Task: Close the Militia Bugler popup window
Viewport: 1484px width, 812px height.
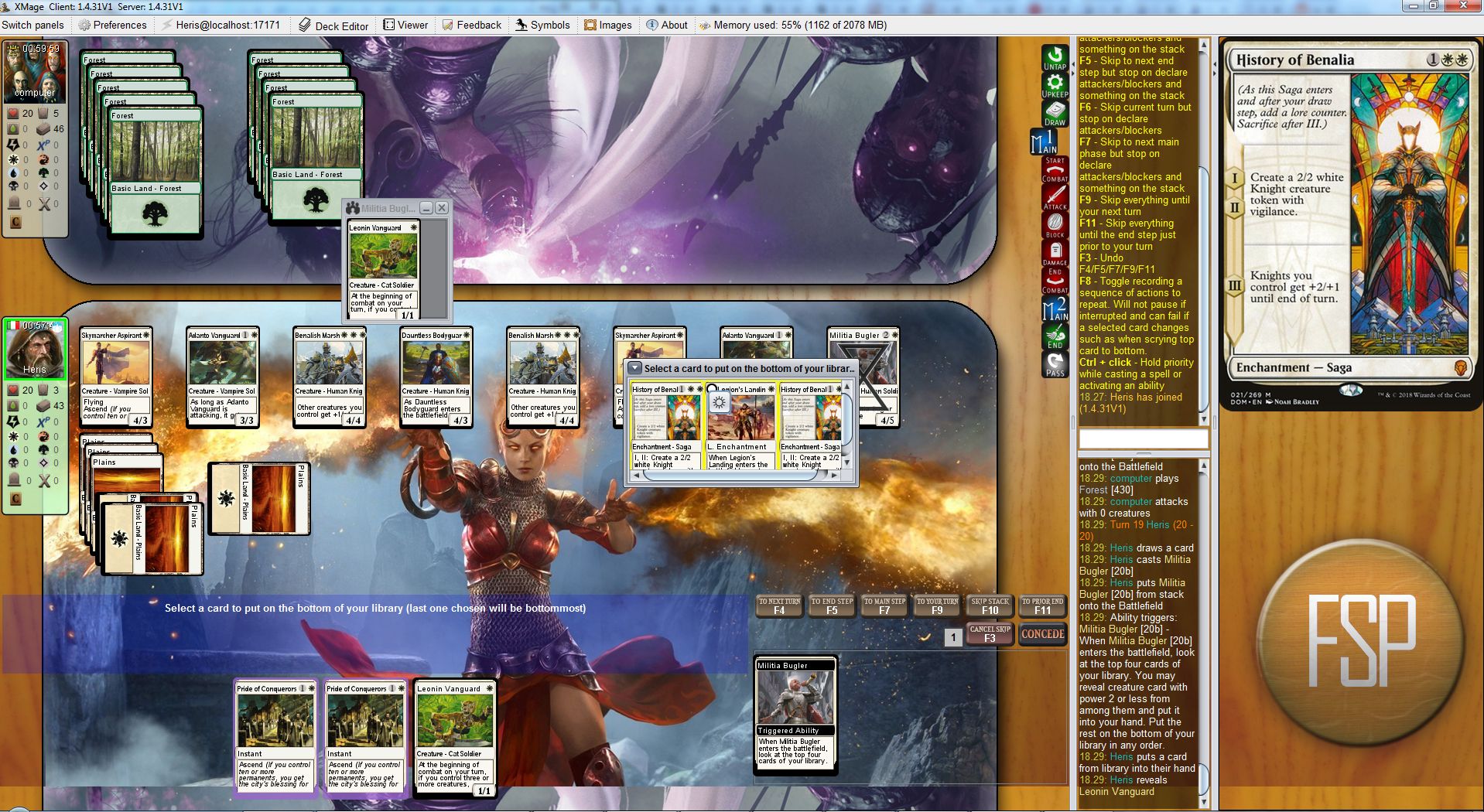Action: [x=442, y=208]
